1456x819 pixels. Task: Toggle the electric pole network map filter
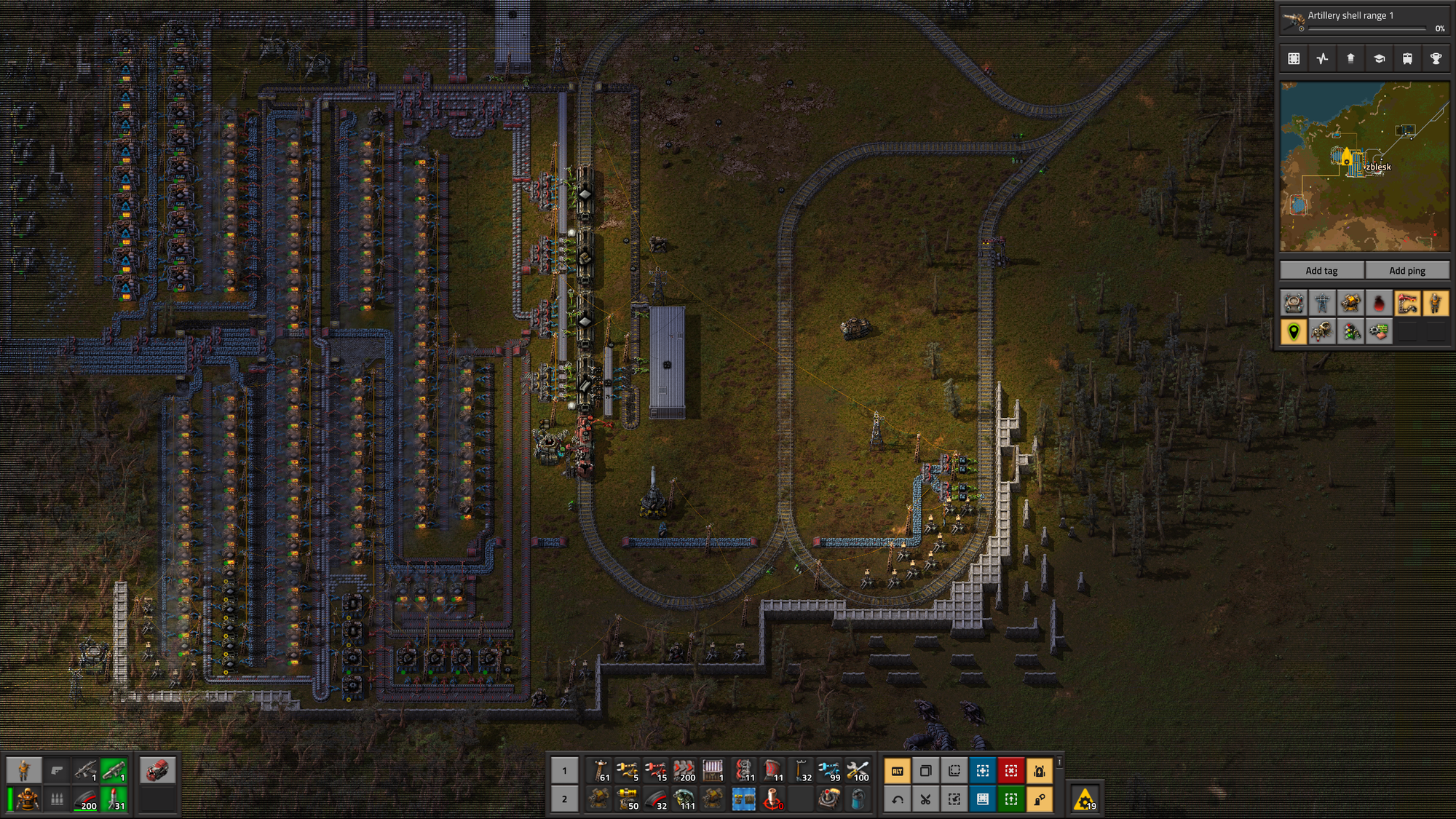pyautogui.click(x=1322, y=303)
